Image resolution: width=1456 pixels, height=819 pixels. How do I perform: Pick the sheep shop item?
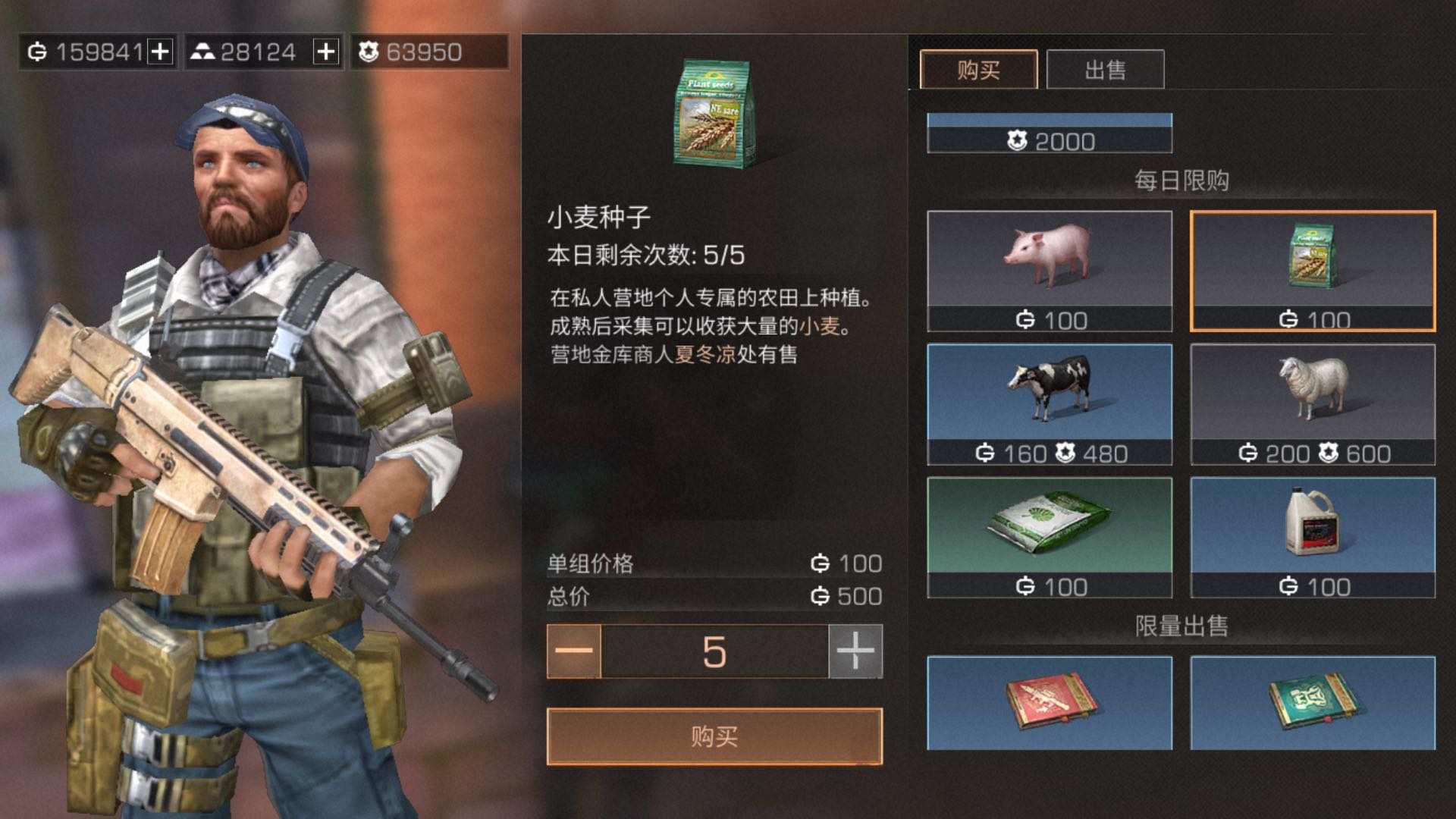pos(1313,403)
